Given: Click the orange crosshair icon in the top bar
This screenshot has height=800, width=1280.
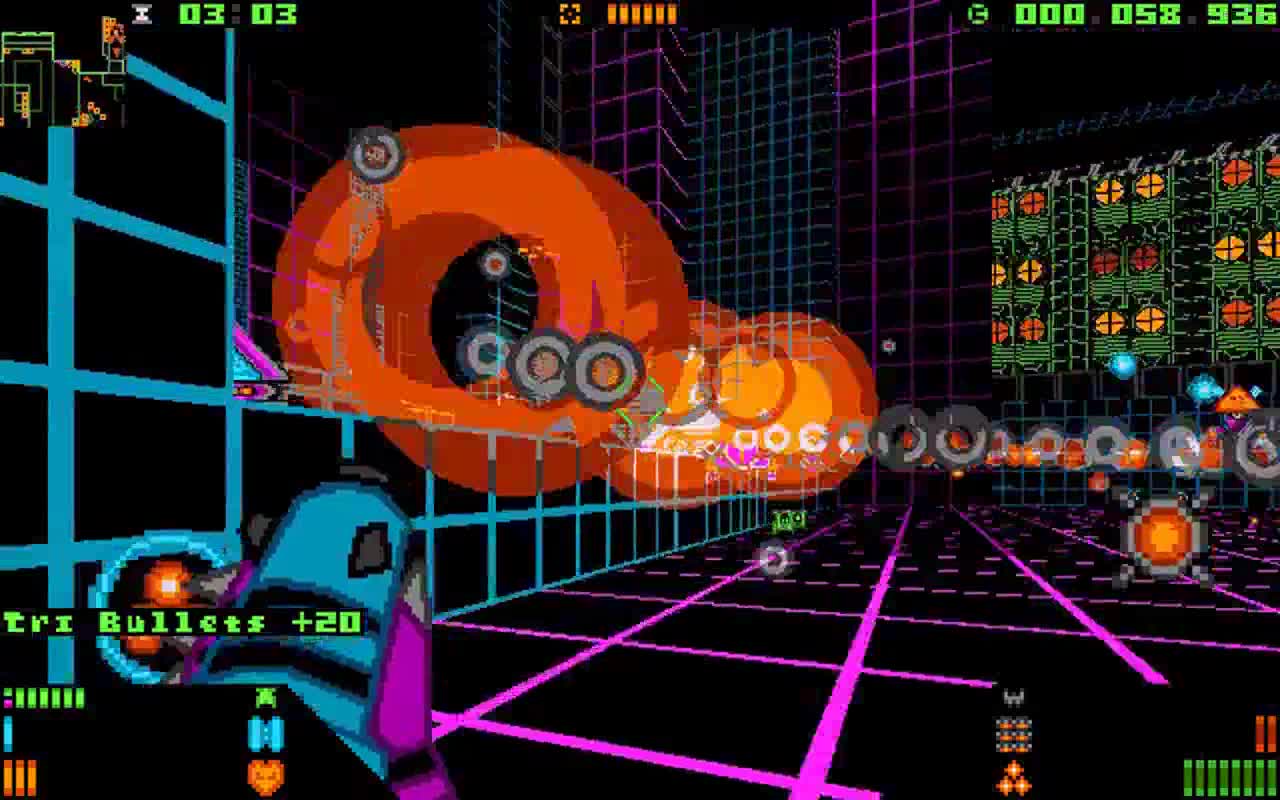Looking at the screenshot, I should (573, 14).
